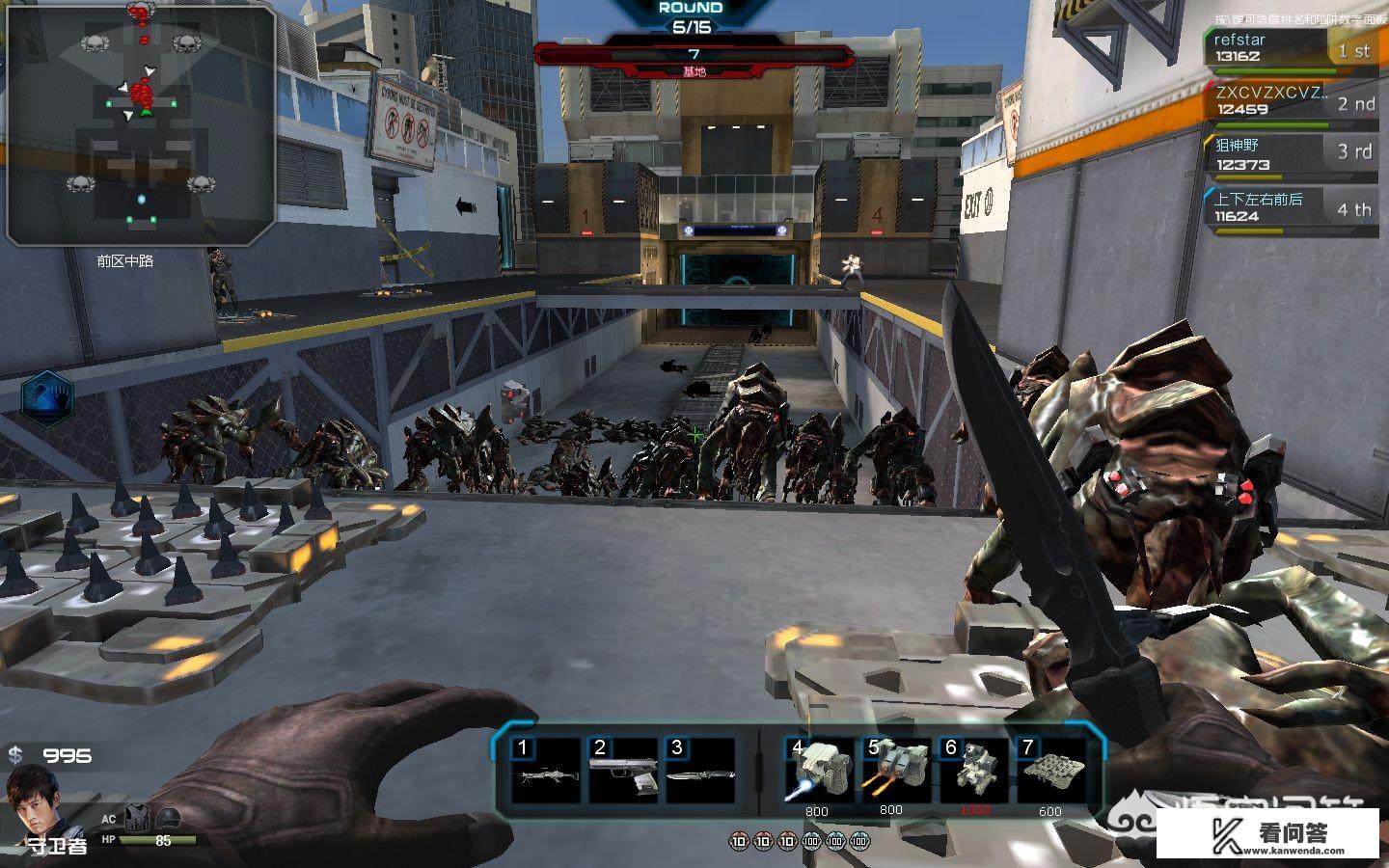1389x868 pixels.
Task: Select the machine gun in slot 1
Action: pos(545,773)
